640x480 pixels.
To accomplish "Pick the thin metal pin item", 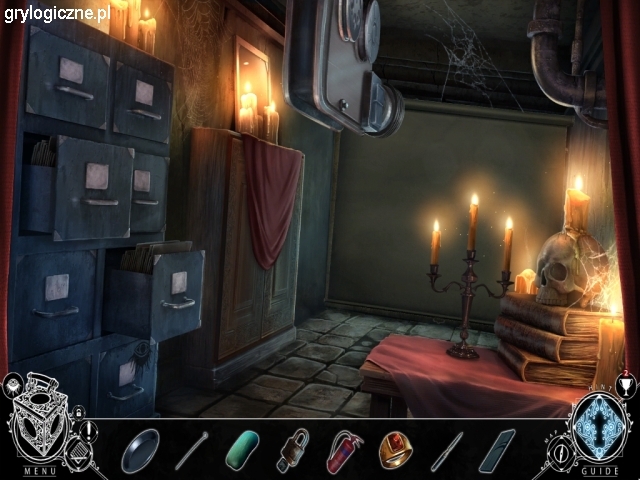I will pos(192,450).
